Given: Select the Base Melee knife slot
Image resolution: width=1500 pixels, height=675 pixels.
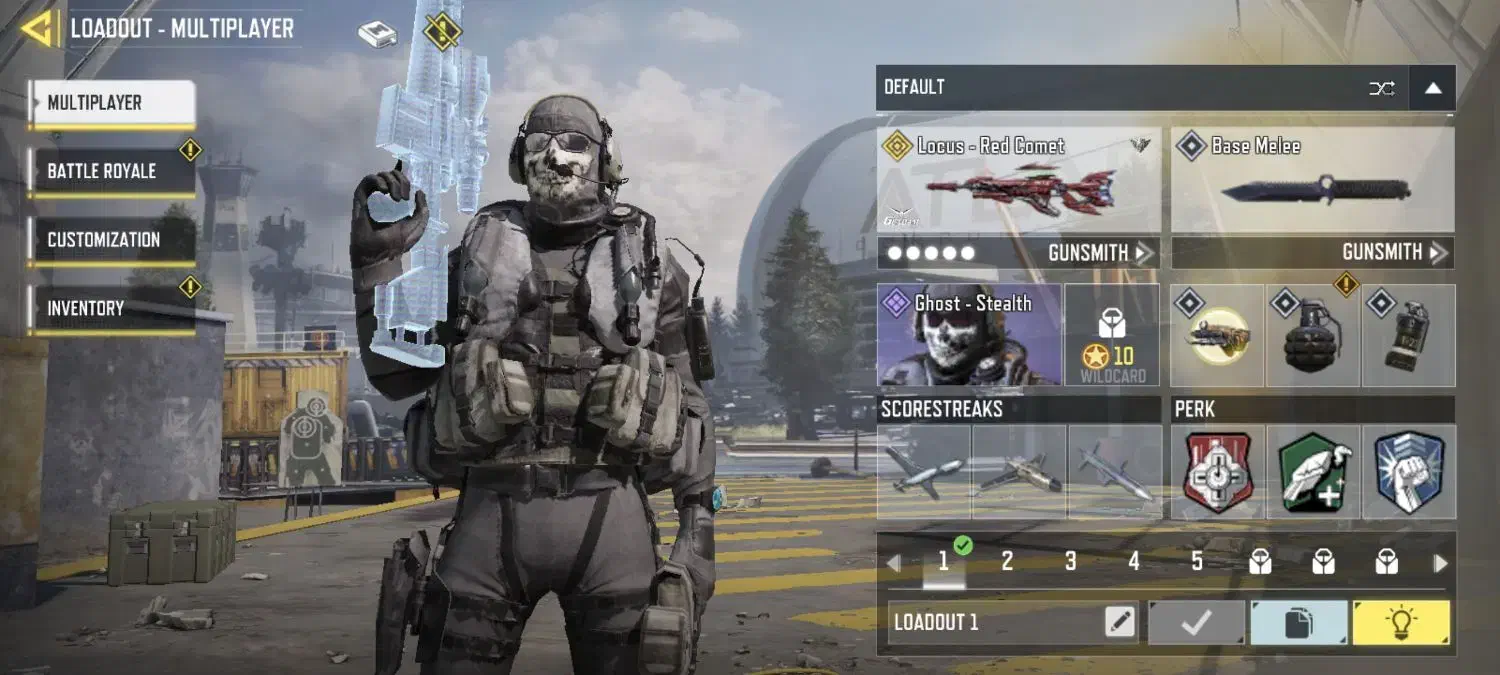Looking at the screenshot, I should coord(1312,181).
